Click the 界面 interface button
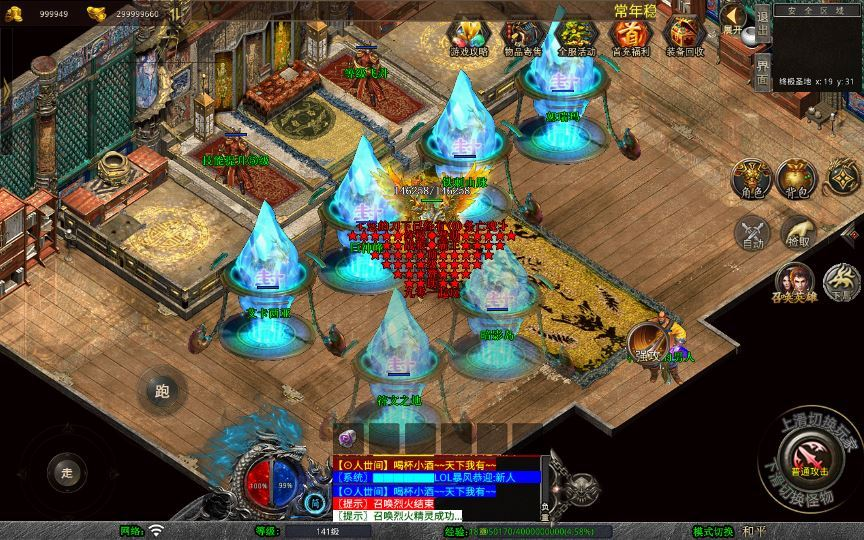Image resolution: width=864 pixels, height=540 pixels. [762, 72]
